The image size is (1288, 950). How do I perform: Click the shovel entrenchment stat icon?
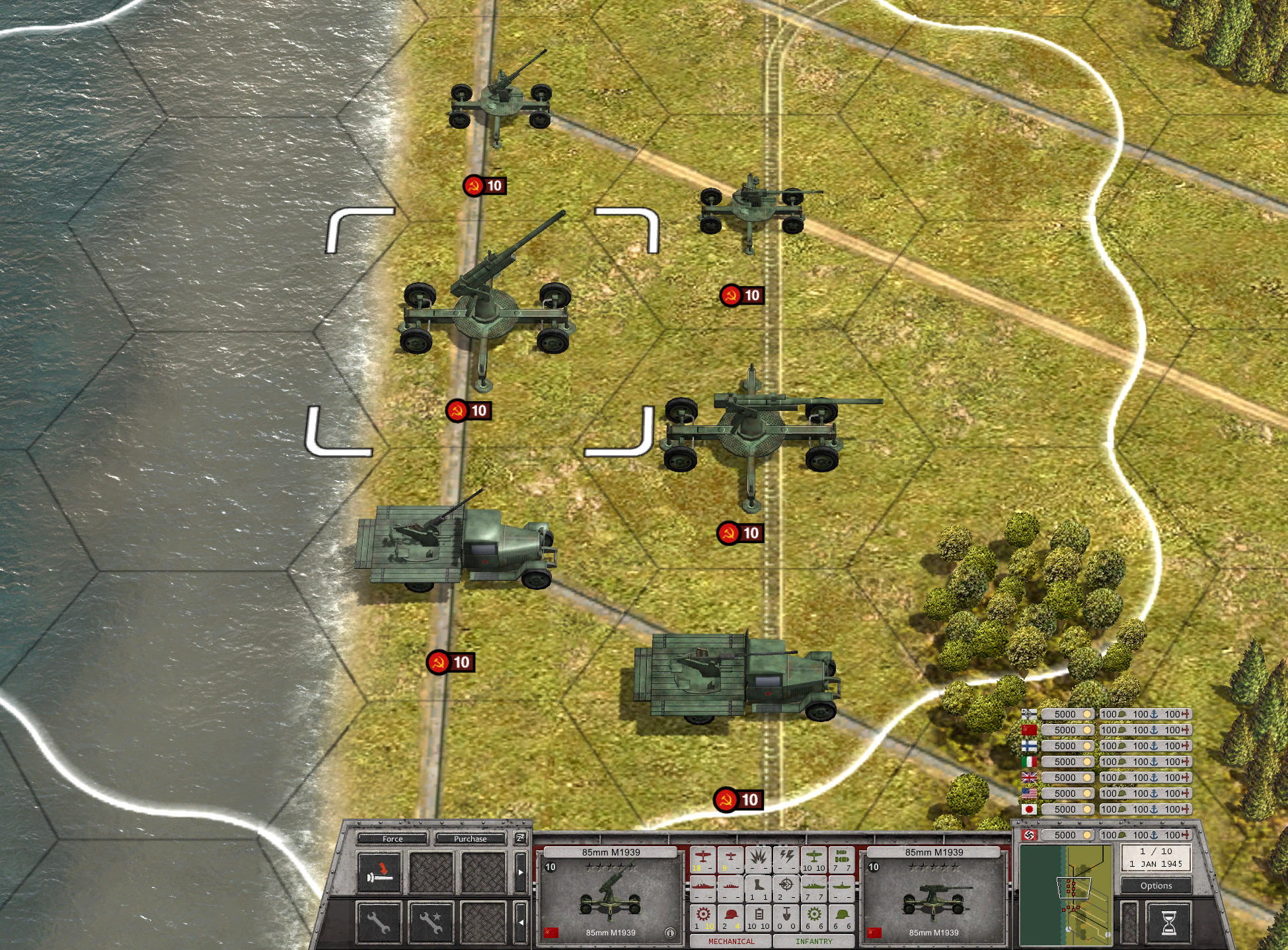coord(787,915)
